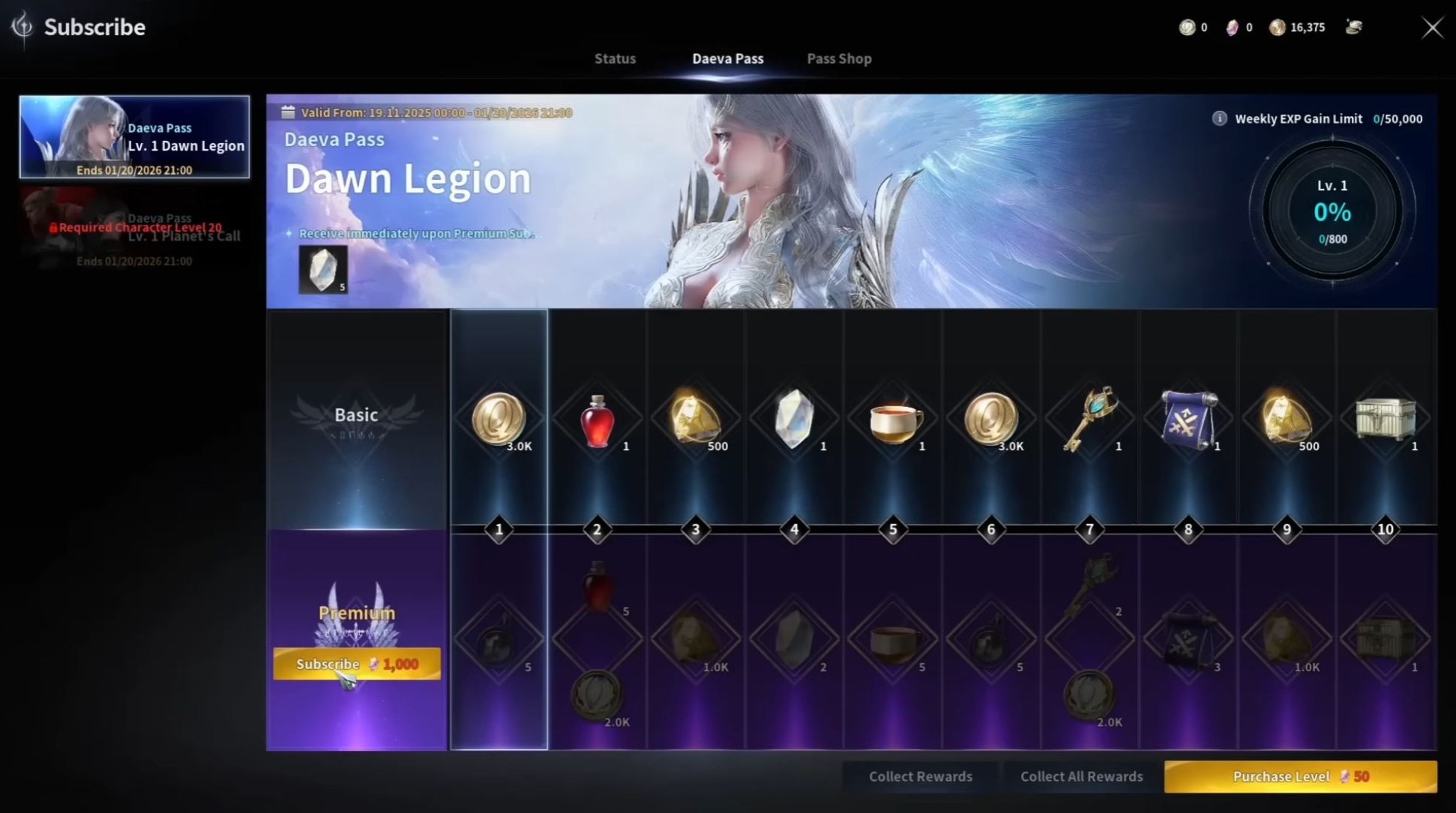Select the Daeva Pass tab
The width and height of the screenshot is (1456, 813).
727,58
